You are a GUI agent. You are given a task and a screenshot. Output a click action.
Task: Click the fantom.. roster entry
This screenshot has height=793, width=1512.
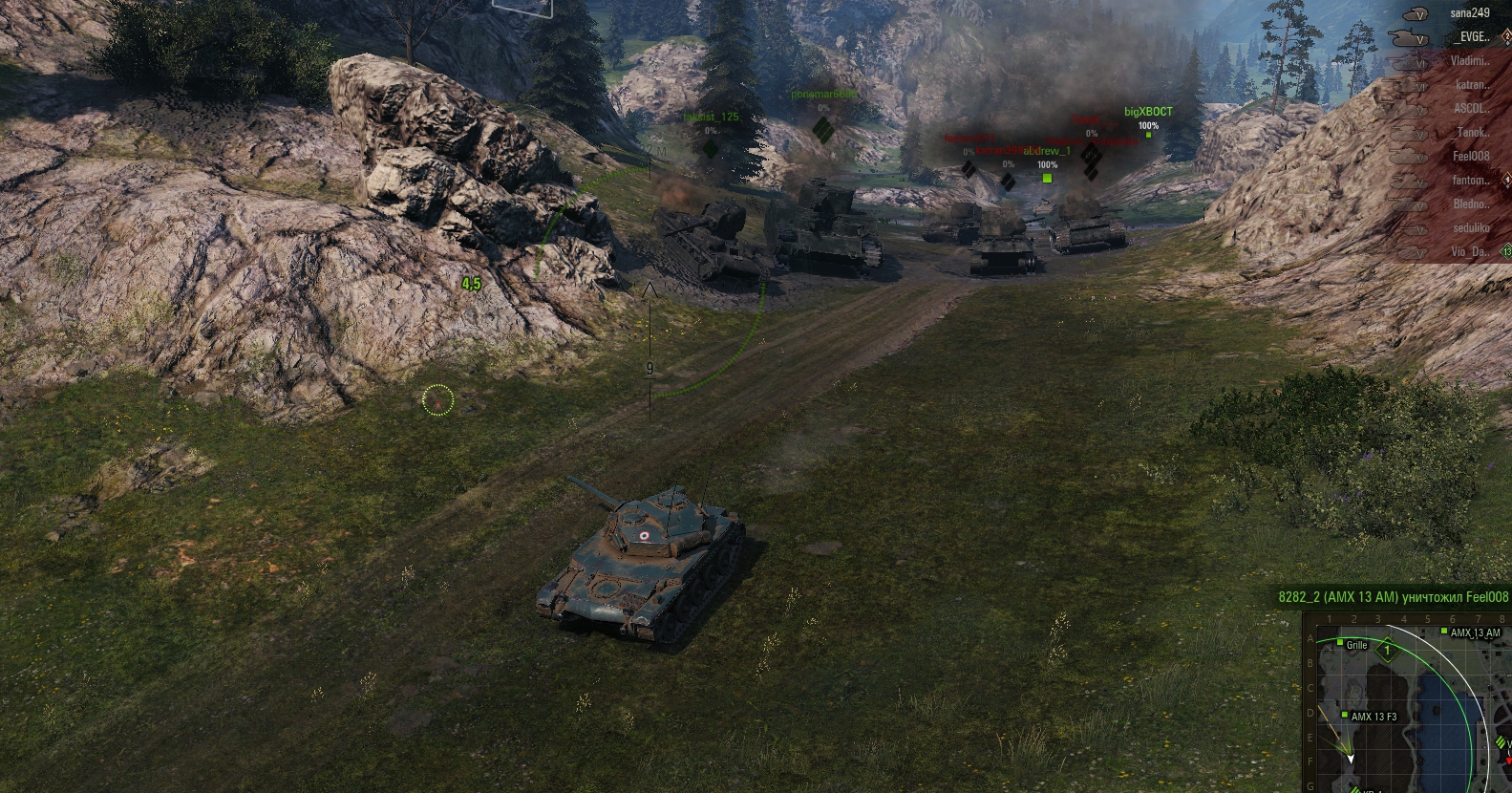point(1471,181)
